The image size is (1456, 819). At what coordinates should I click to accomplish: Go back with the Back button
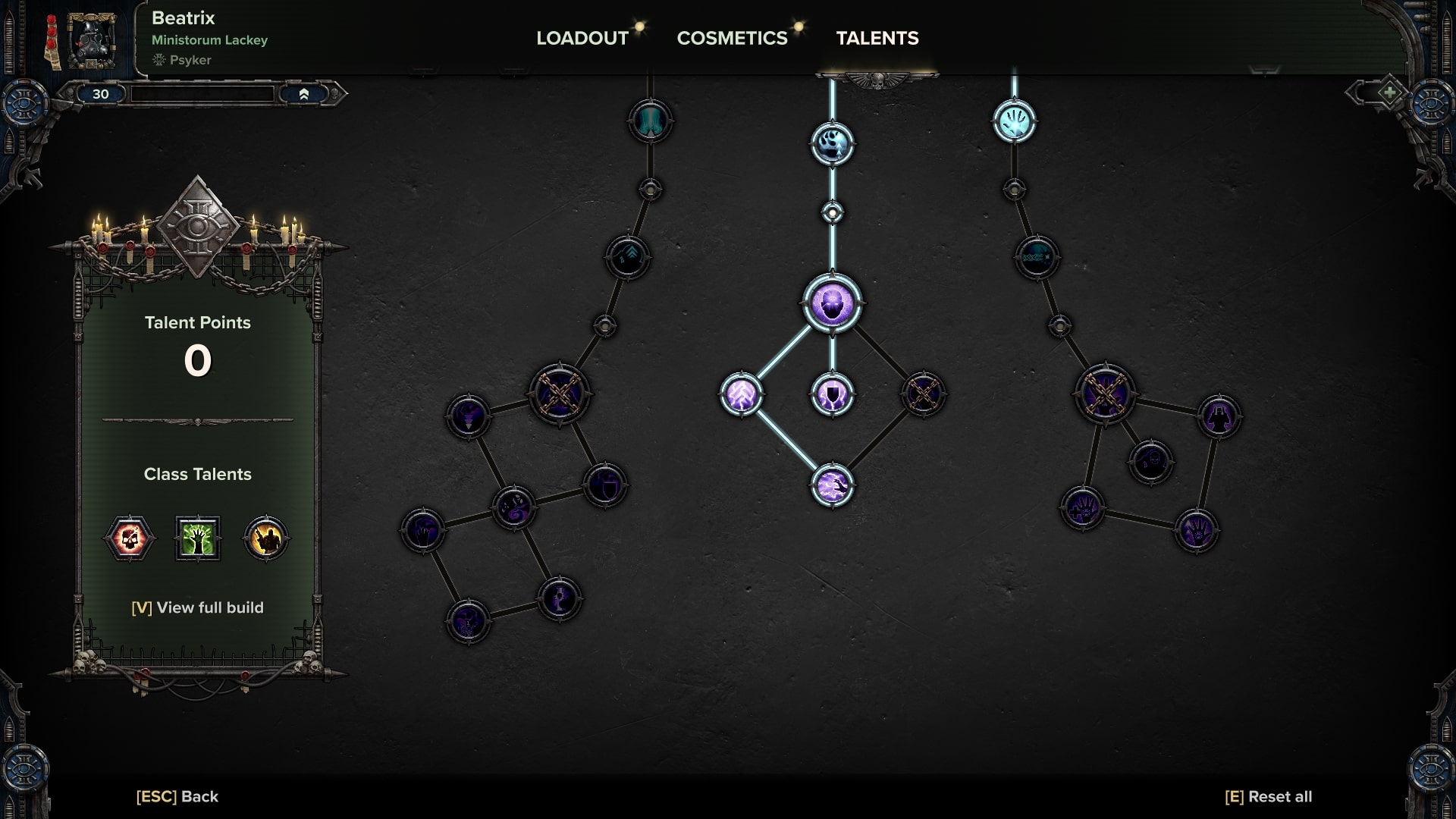[177, 796]
